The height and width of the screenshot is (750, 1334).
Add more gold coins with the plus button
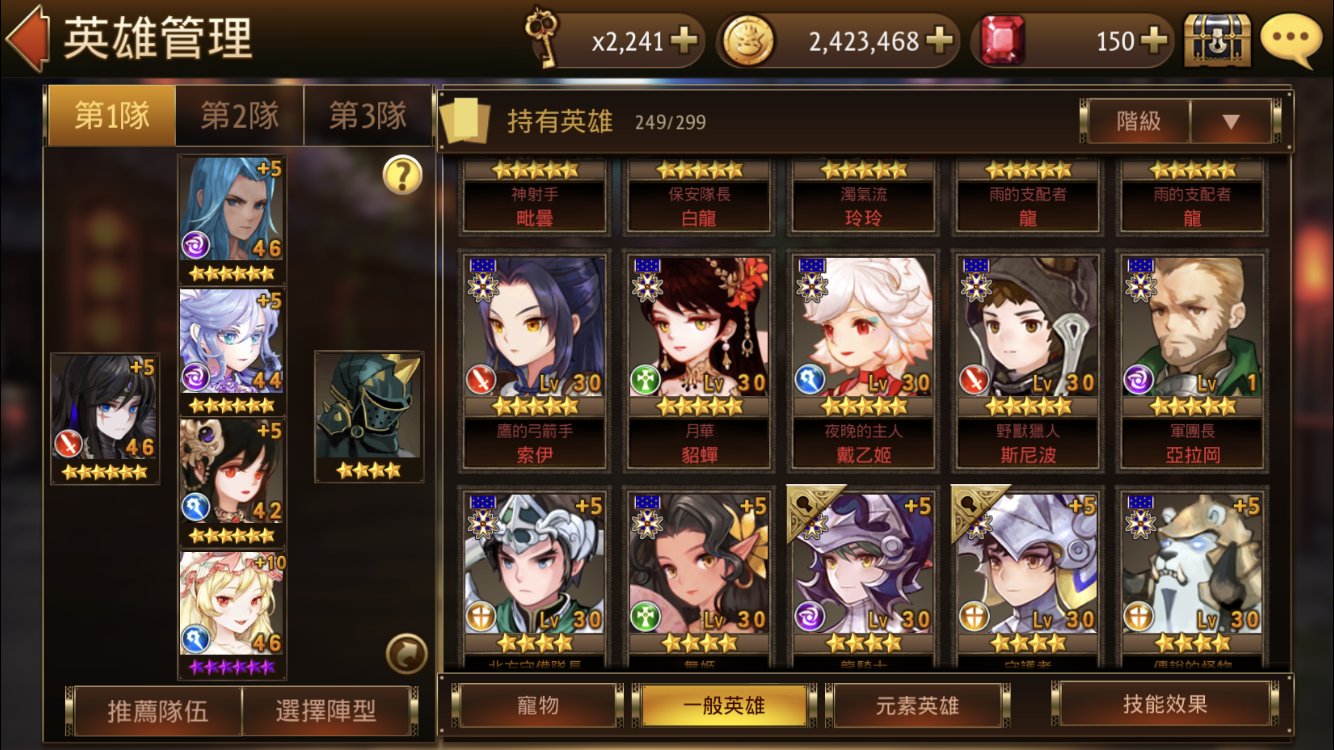coord(938,40)
